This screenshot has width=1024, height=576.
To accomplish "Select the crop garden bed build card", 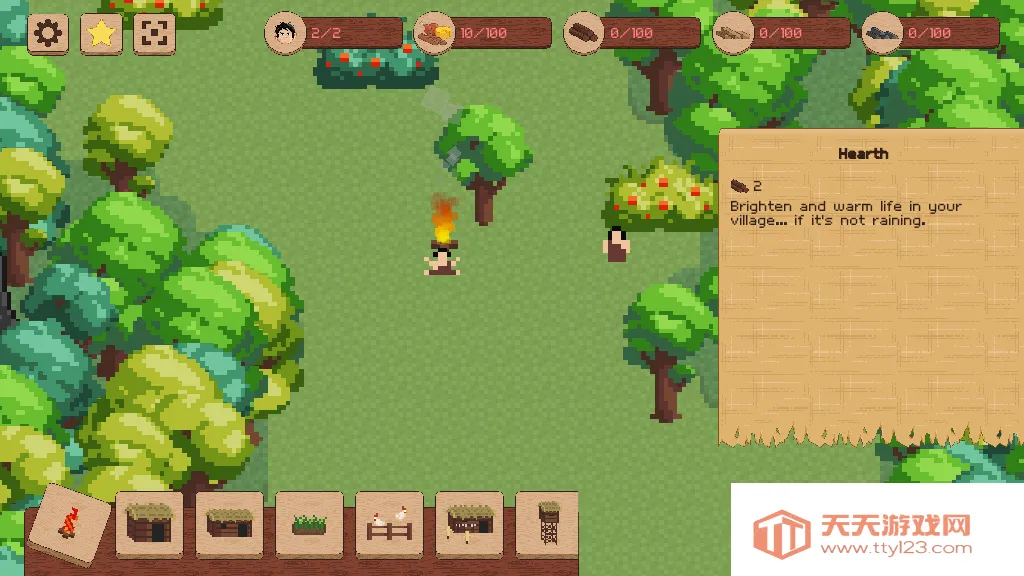I will tap(309, 523).
